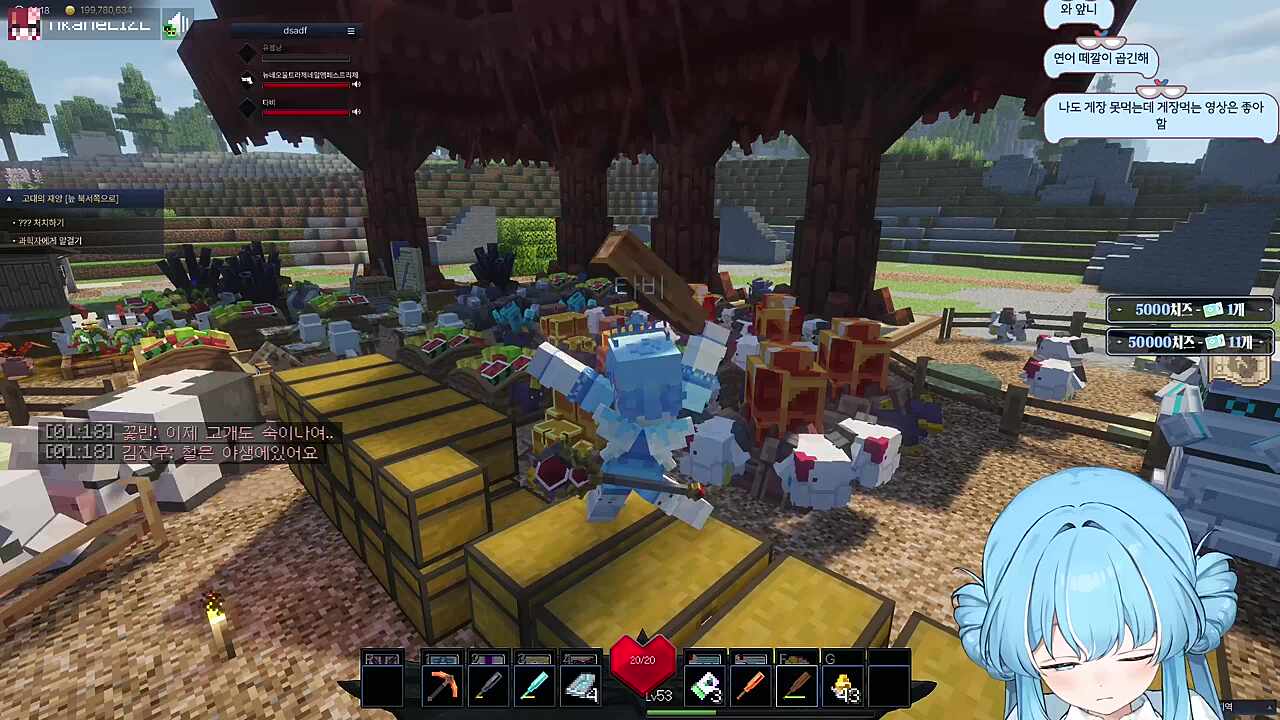Select the orange pickaxe hotbar slot
The width and height of the screenshot is (1280, 720).
(442, 686)
